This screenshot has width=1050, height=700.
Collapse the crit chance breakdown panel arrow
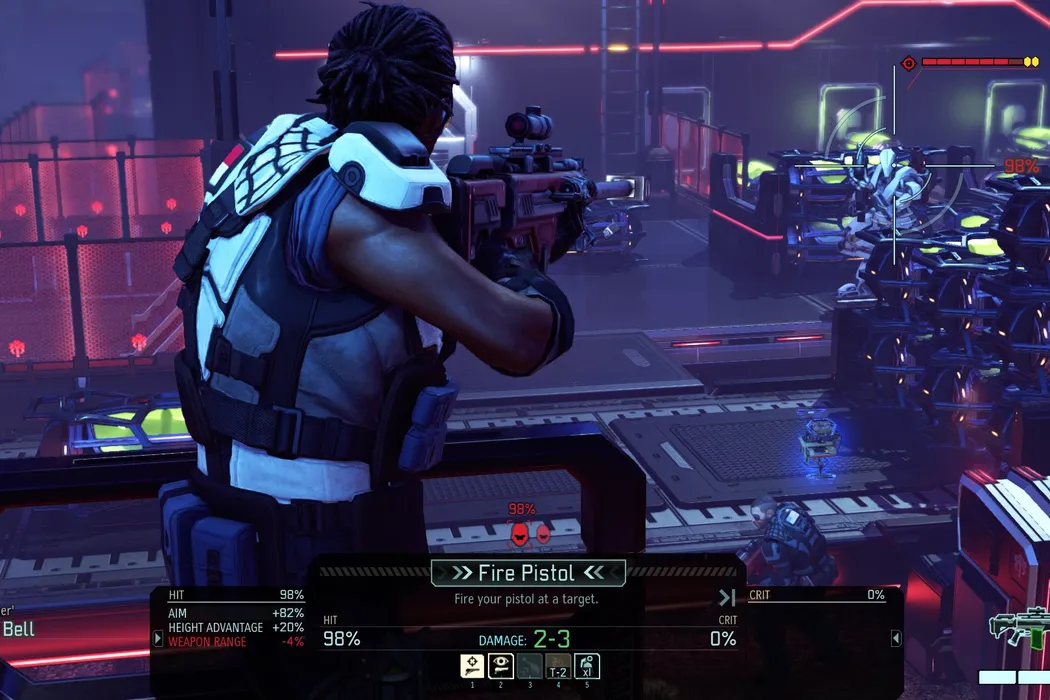click(x=896, y=637)
